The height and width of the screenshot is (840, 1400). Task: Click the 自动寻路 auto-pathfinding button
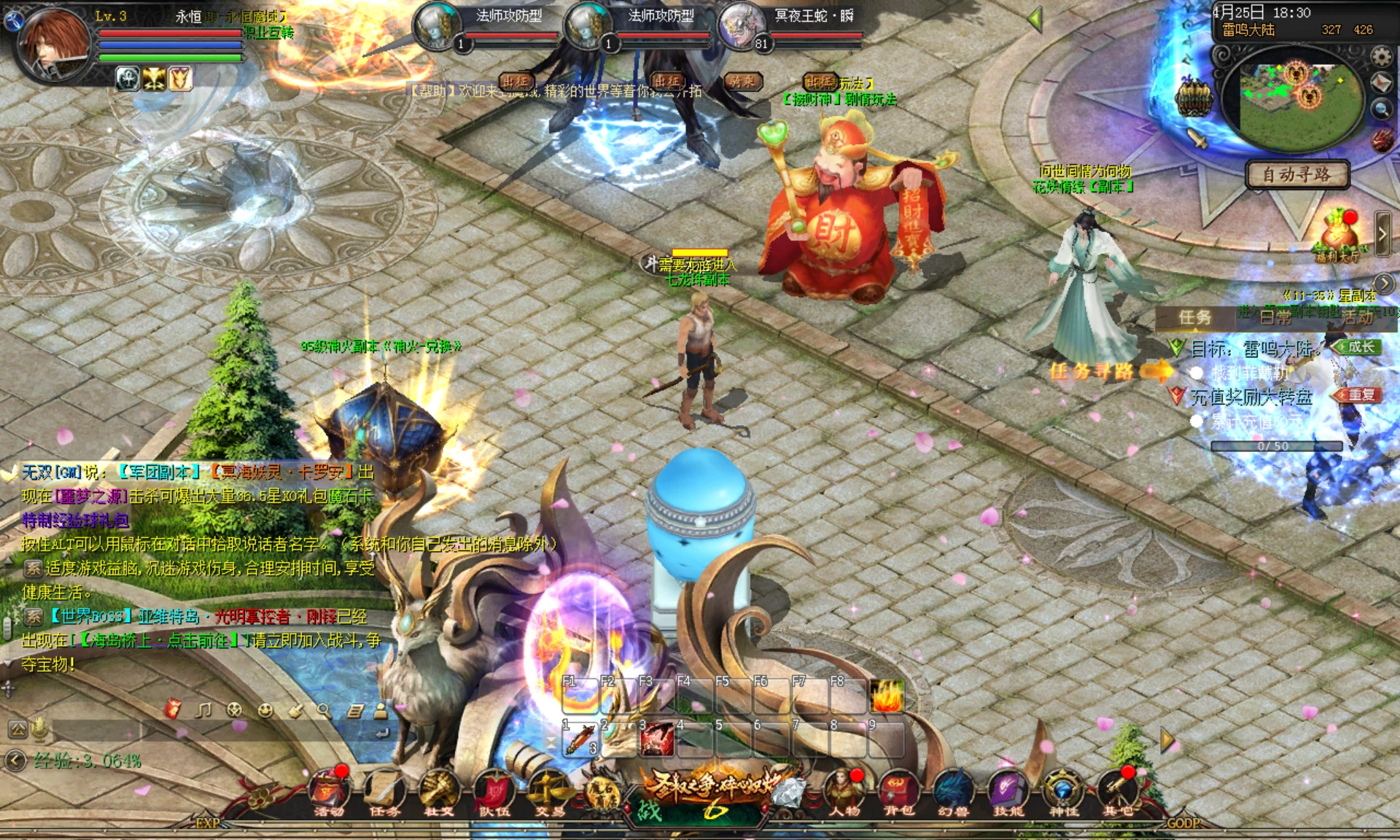coord(1296,175)
